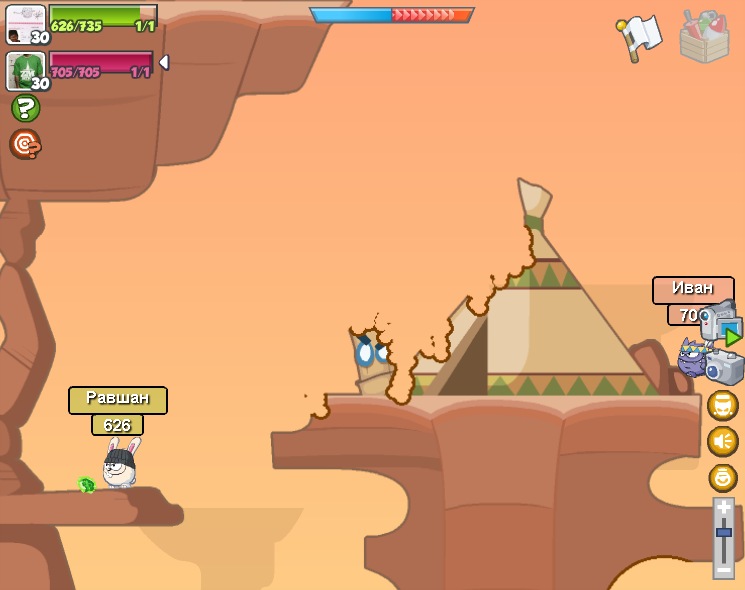745x590 pixels.
Task: Toggle the sound speaker button
Action: [723, 441]
